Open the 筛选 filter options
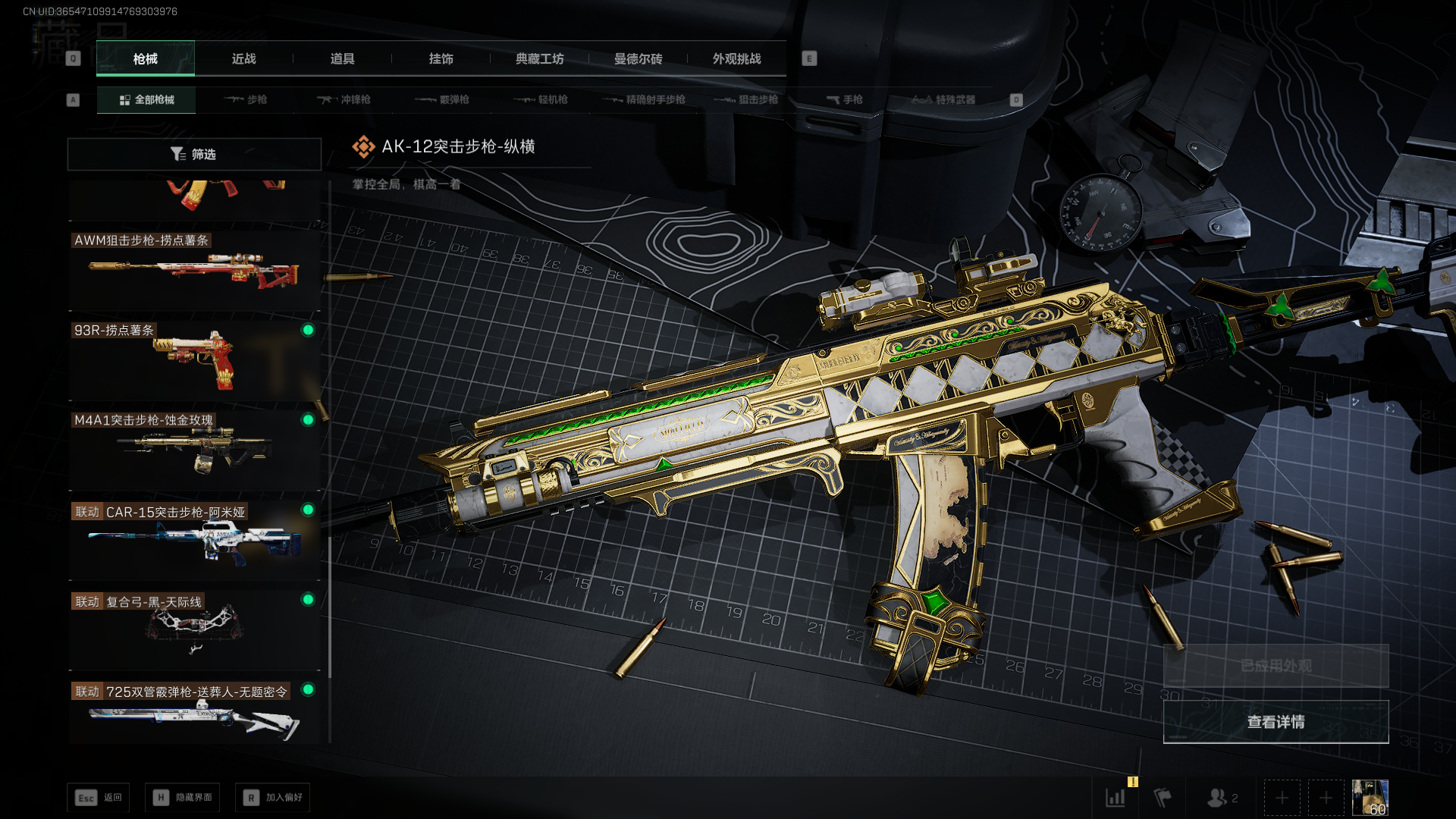Viewport: 1456px width, 819px height. 194,154
